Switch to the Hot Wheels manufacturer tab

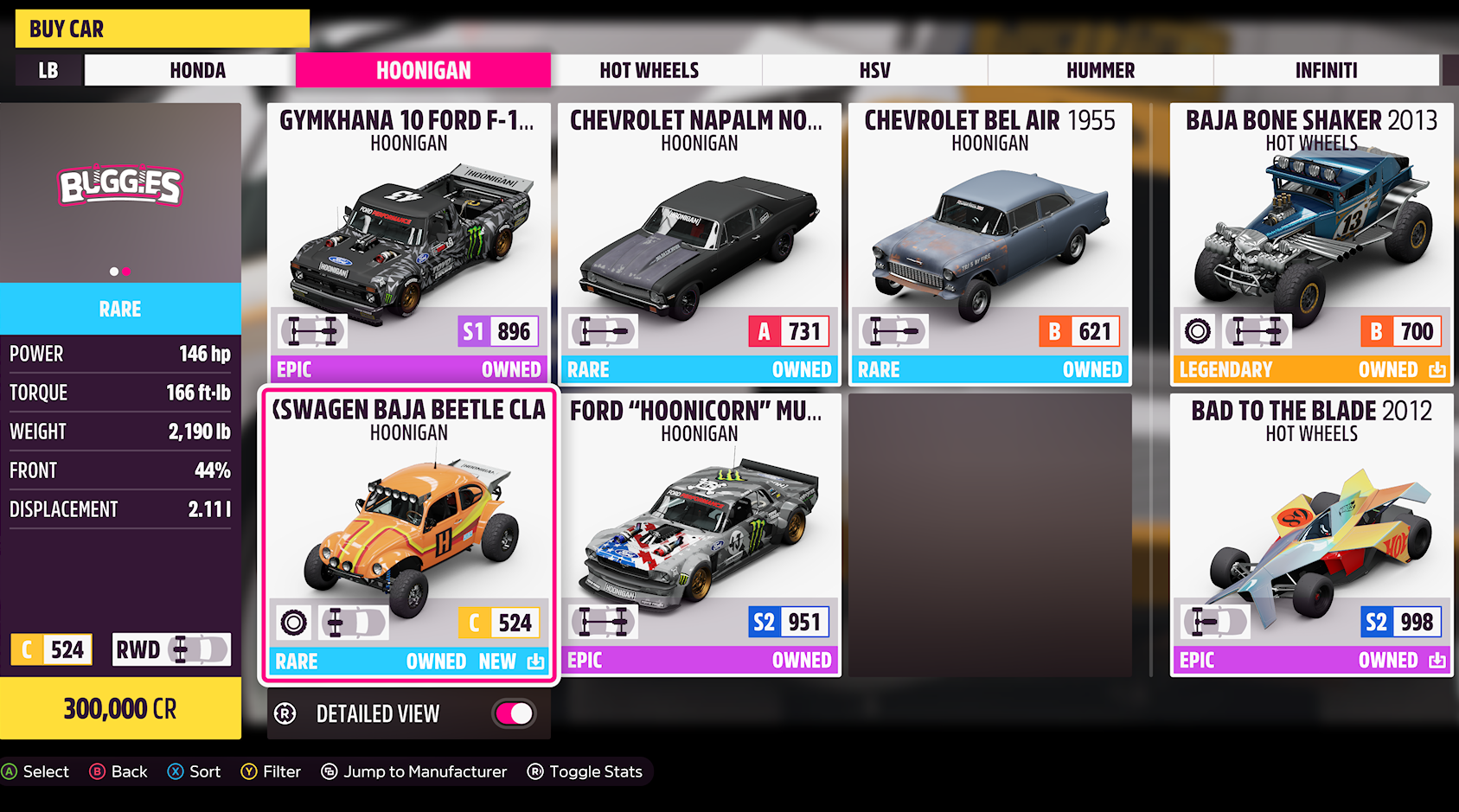[650, 70]
